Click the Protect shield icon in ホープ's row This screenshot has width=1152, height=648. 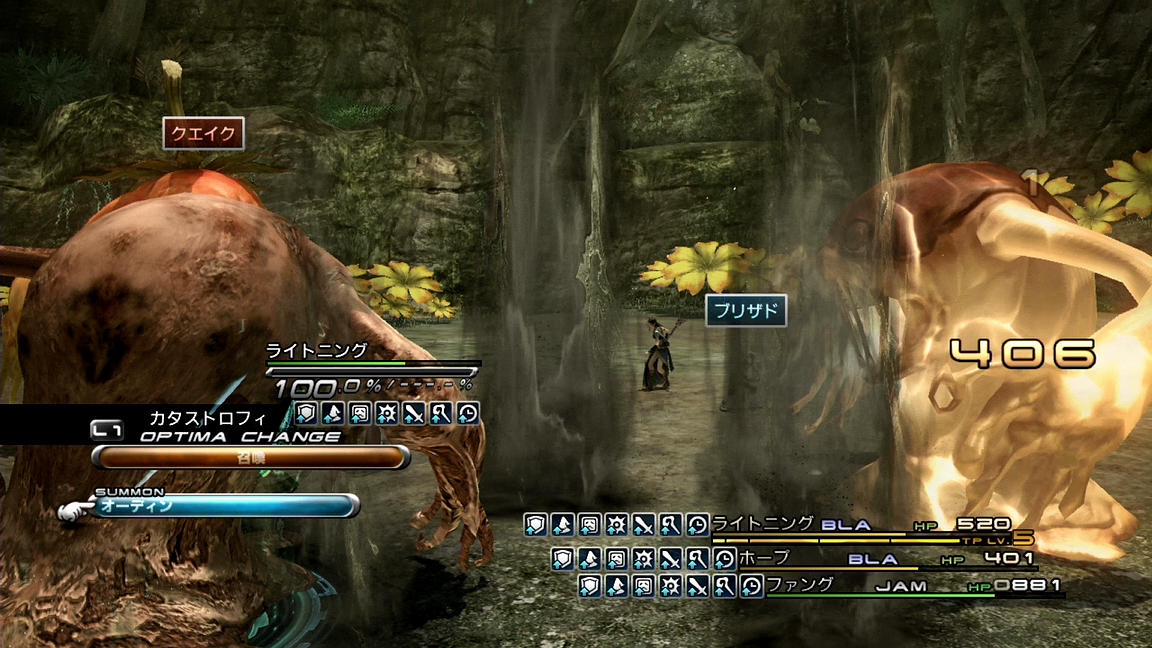tap(563, 559)
